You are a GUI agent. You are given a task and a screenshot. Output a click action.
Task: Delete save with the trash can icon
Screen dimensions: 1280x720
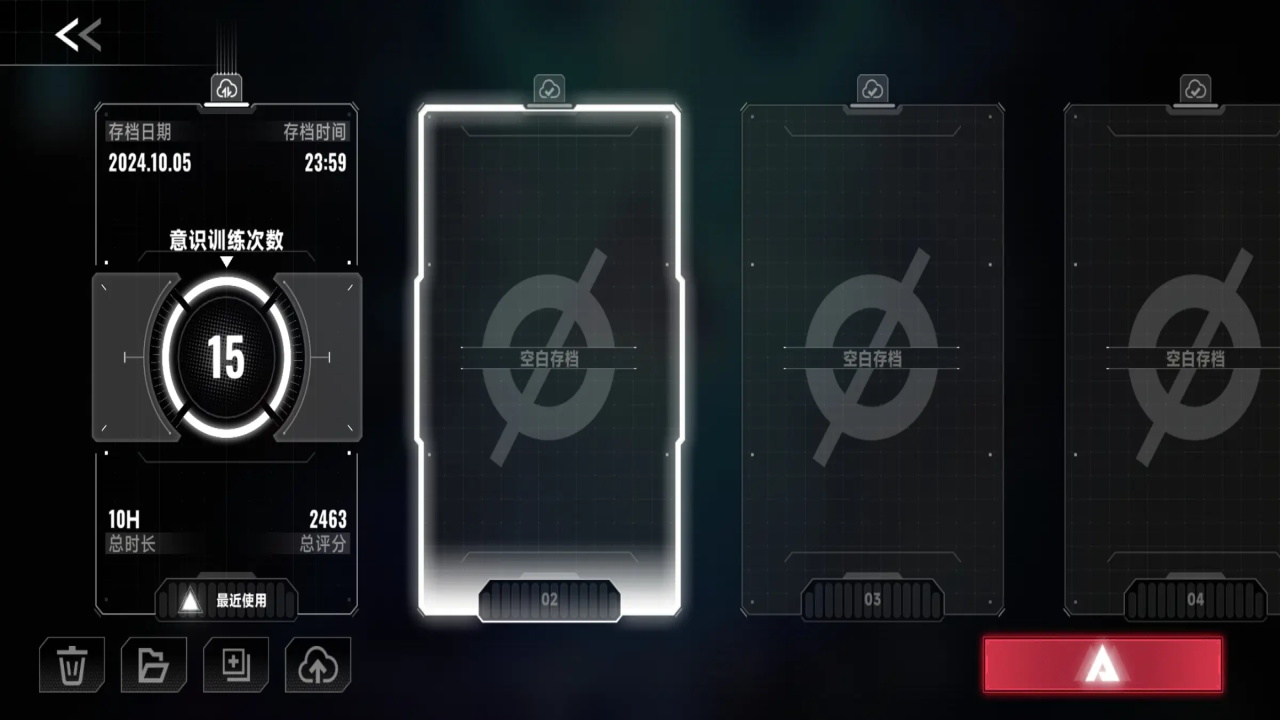click(x=72, y=665)
